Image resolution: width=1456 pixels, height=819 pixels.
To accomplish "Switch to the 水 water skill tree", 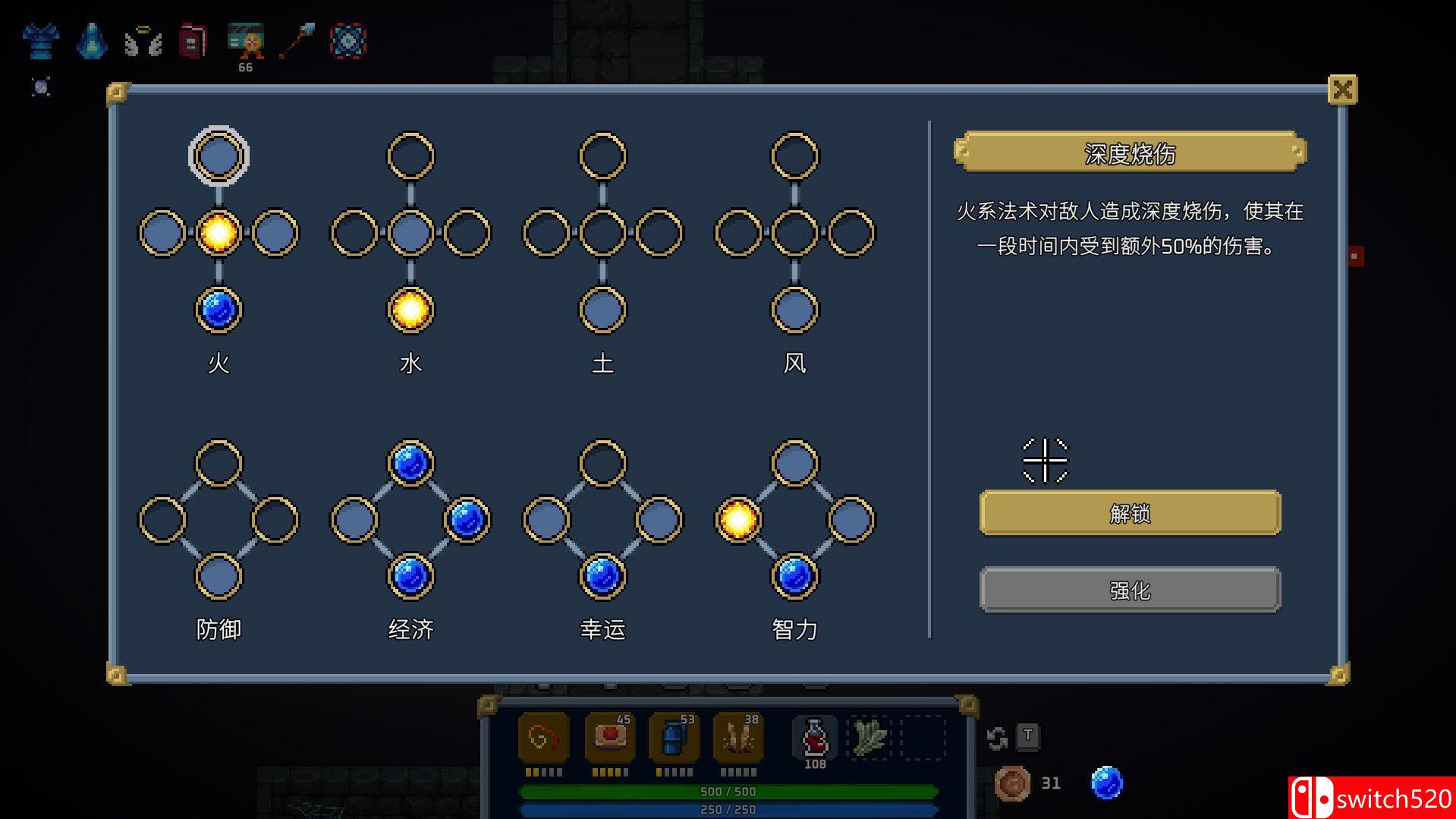I will (410, 364).
